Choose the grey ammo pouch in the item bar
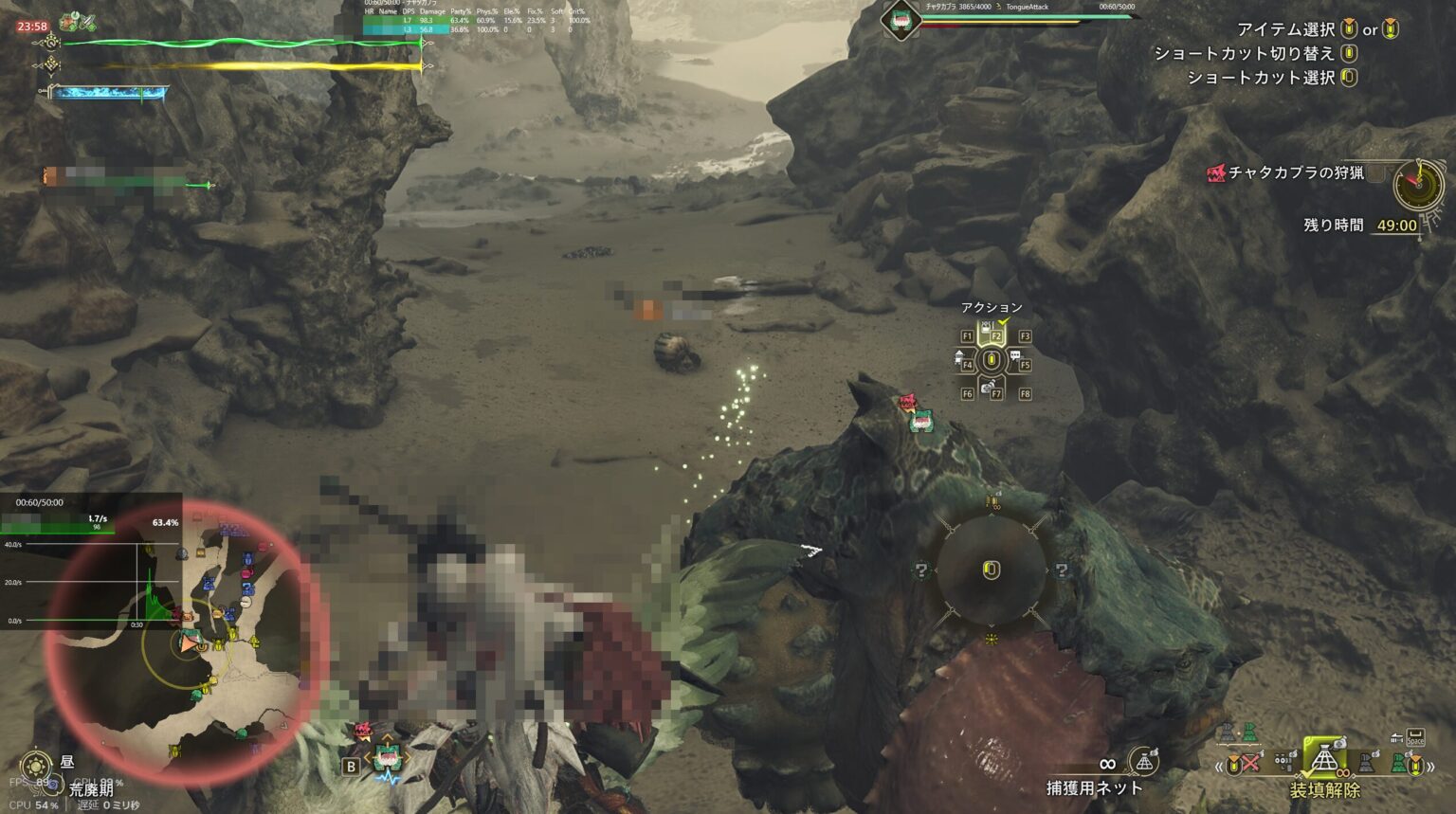 coord(1367,763)
